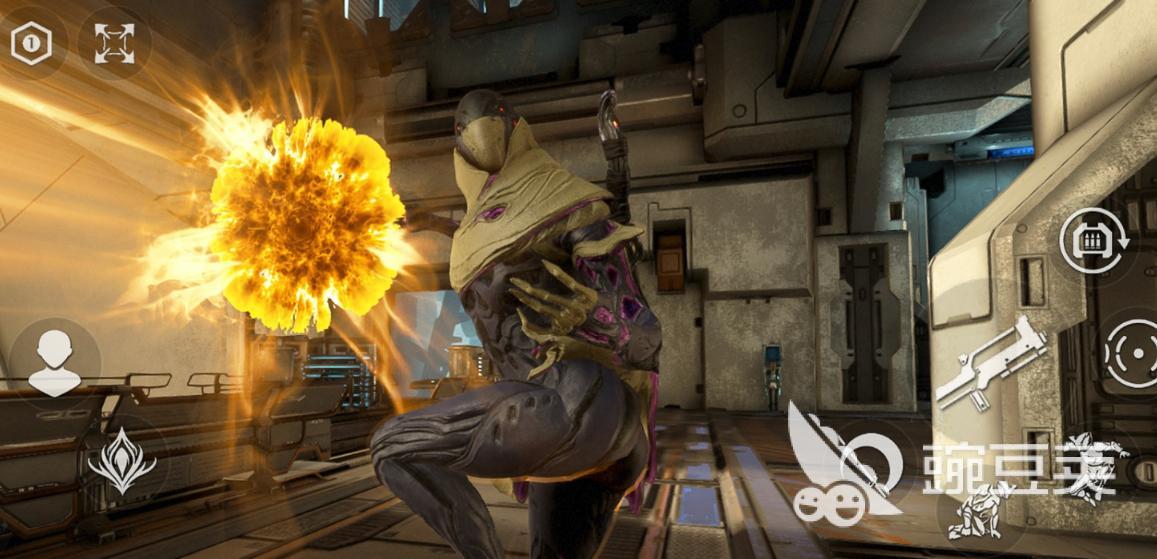
Task: Fire using the circular crosshair button
Action: (x=1133, y=353)
